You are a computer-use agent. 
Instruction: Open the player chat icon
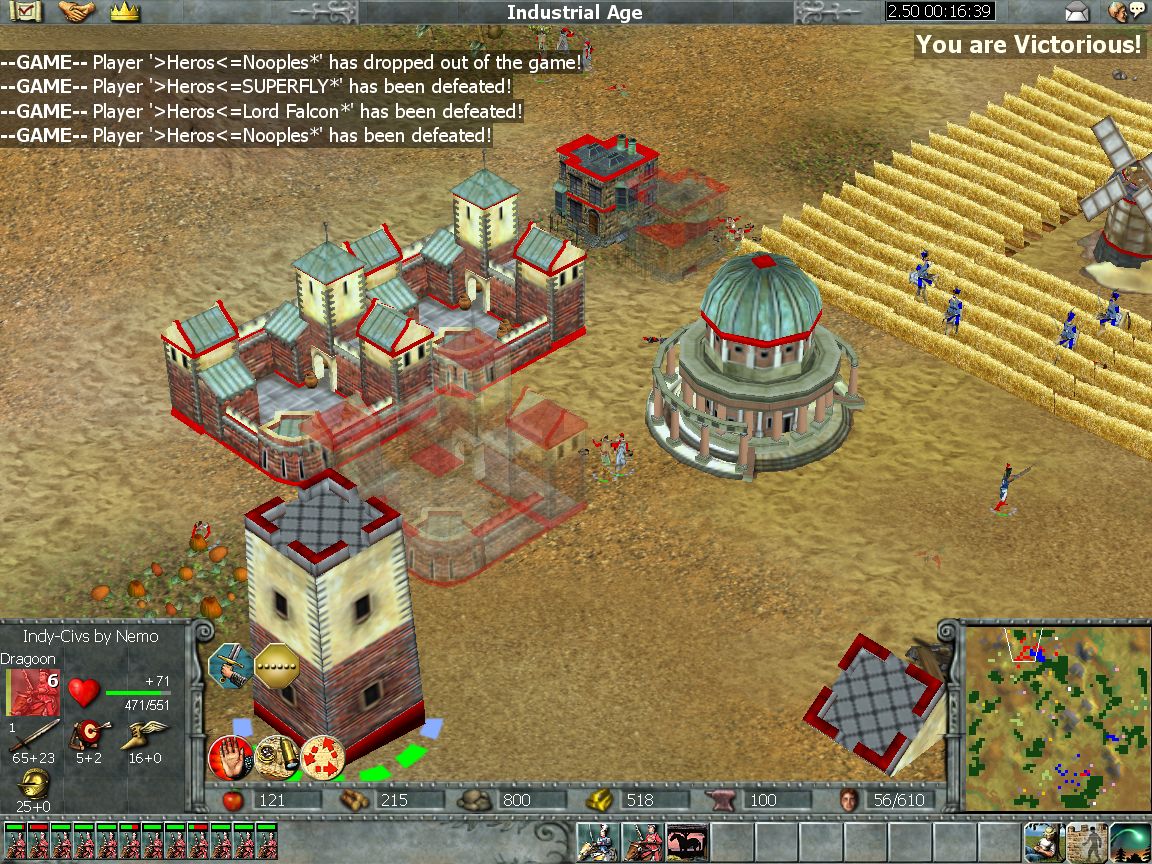1126,12
